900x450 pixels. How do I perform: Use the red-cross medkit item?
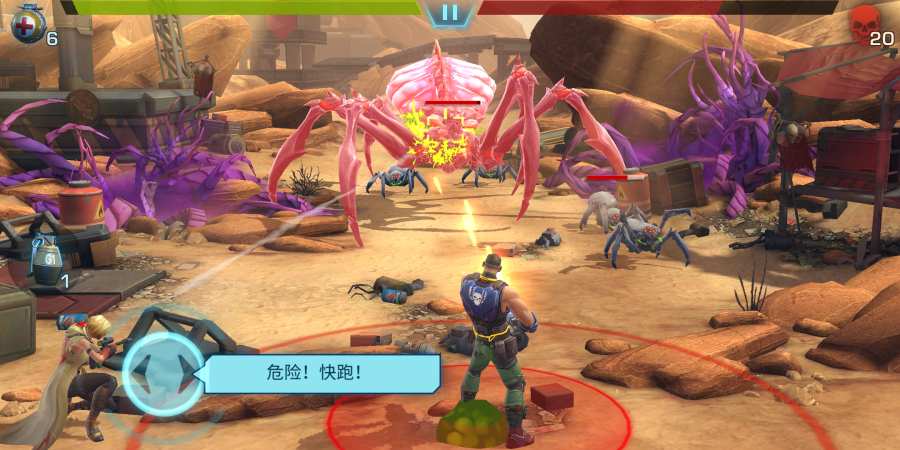click(28, 25)
